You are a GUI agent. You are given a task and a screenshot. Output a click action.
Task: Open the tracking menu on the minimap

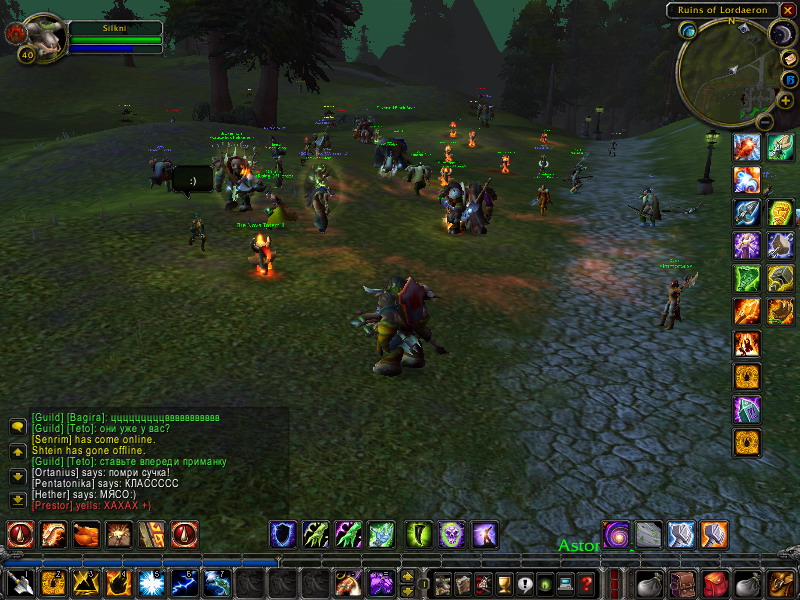pyautogui.click(x=689, y=31)
